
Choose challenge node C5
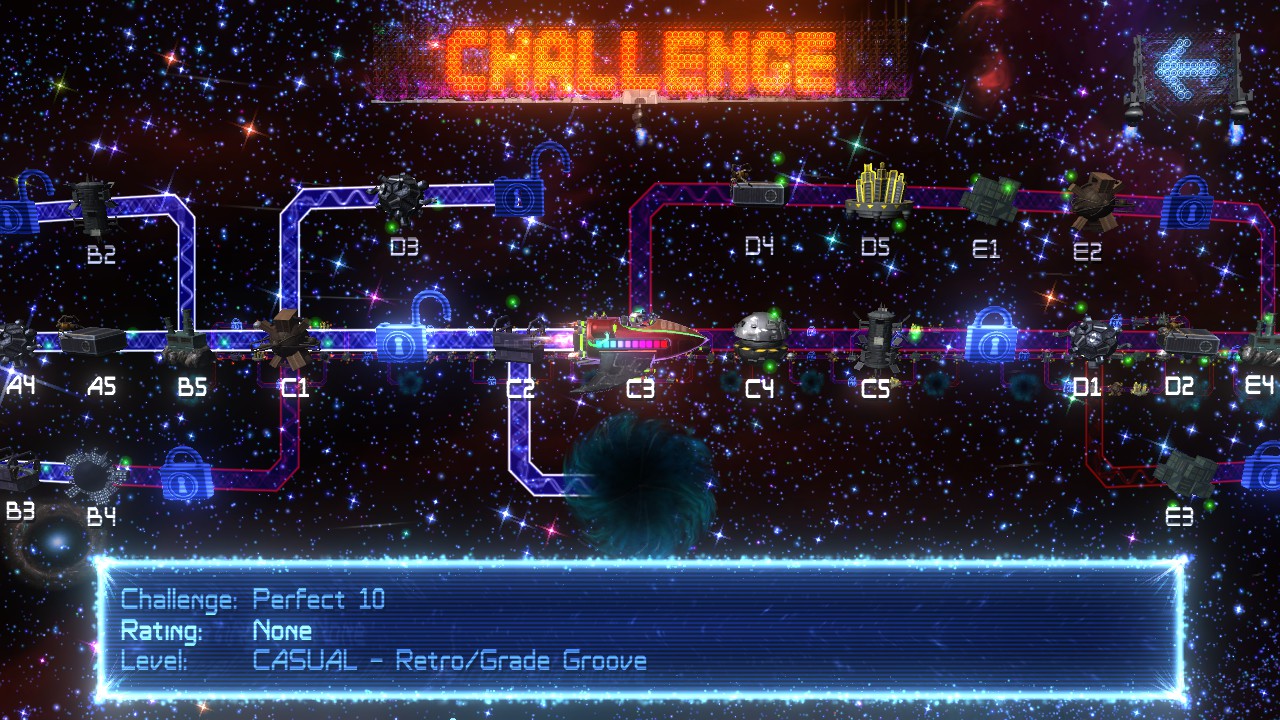(x=879, y=333)
